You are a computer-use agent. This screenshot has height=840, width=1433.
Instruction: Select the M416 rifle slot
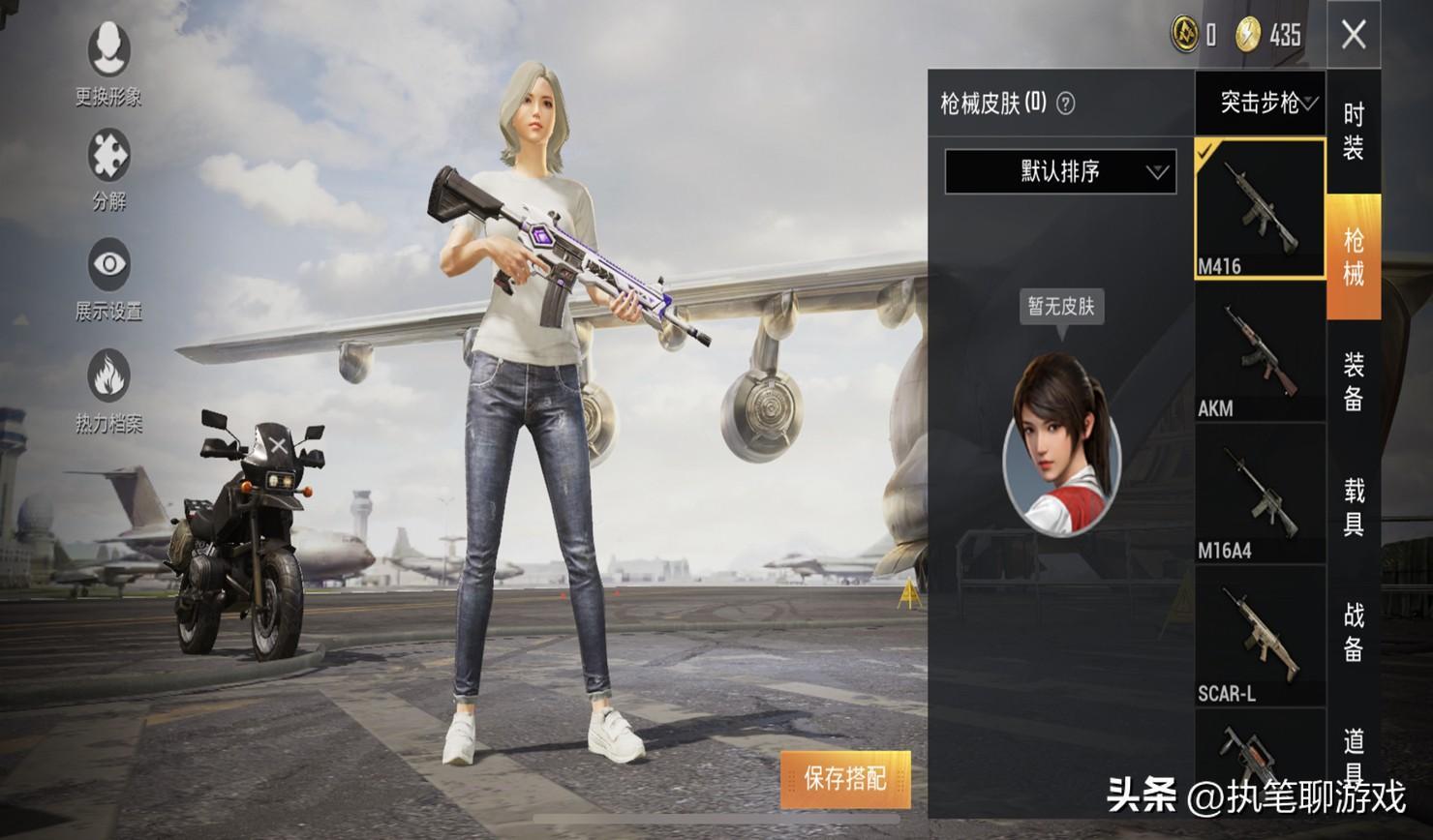(1260, 209)
